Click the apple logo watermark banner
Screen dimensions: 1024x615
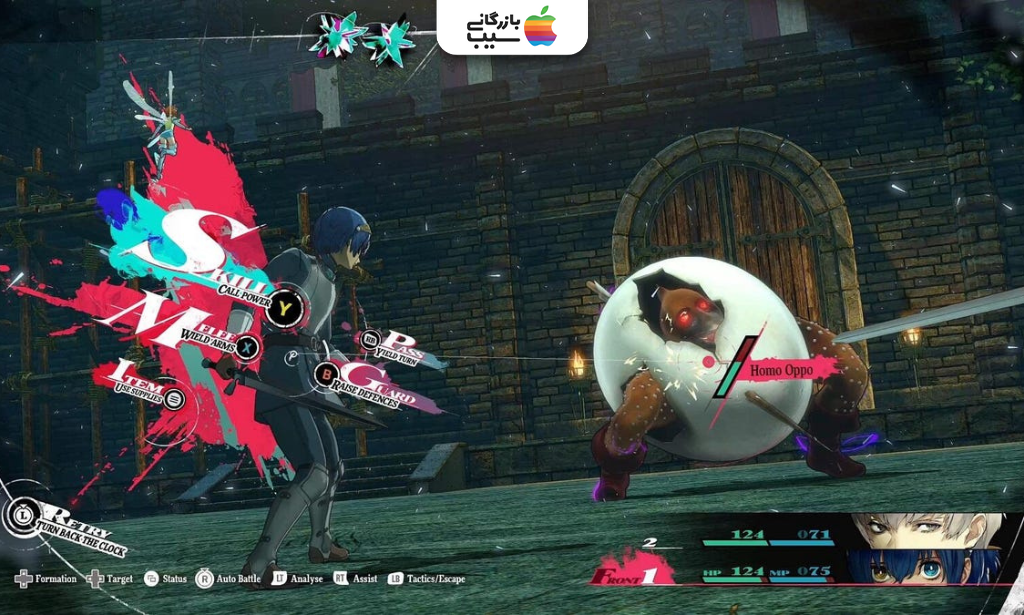tap(512, 27)
